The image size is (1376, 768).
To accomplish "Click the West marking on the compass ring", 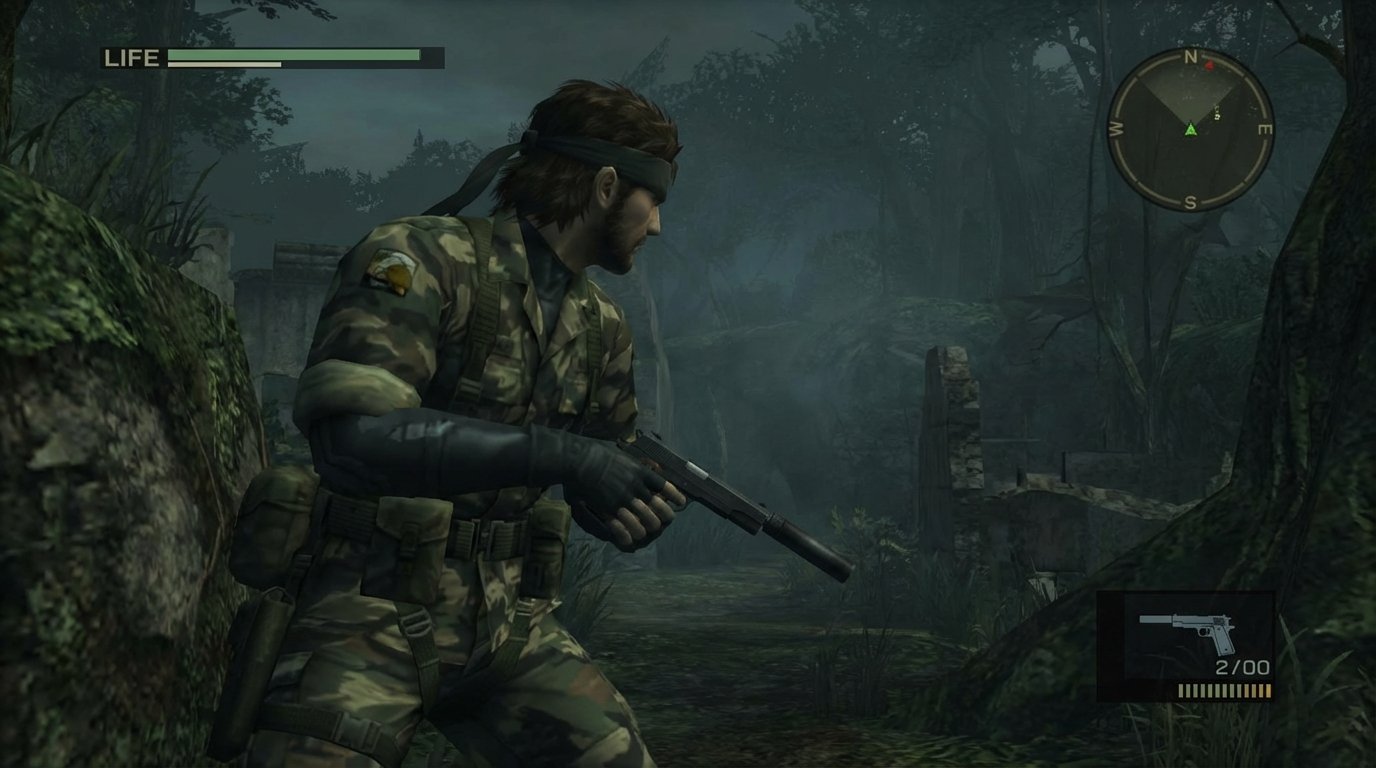I will click(x=1114, y=129).
